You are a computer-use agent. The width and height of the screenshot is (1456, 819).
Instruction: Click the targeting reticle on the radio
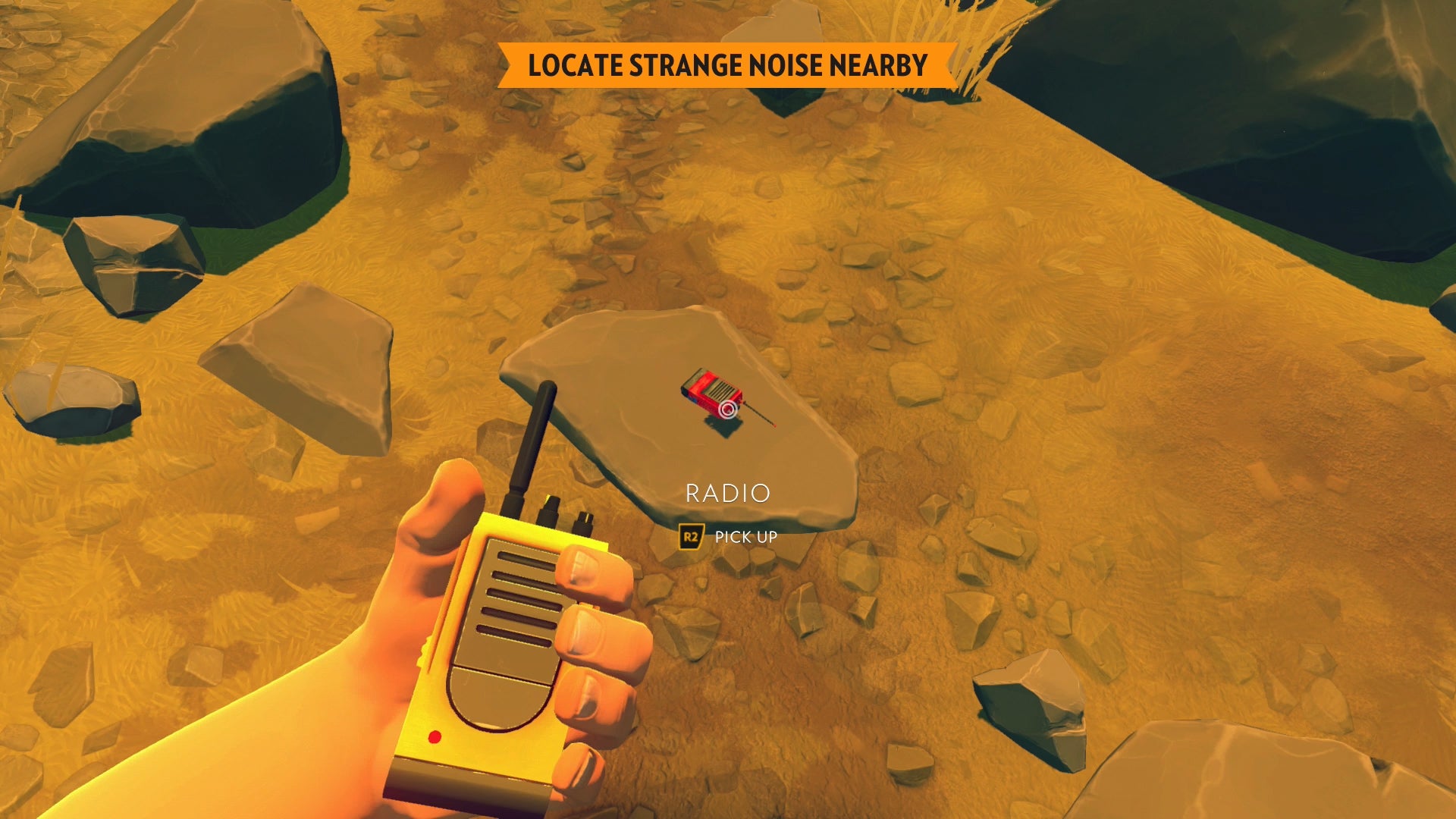[730, 409]
